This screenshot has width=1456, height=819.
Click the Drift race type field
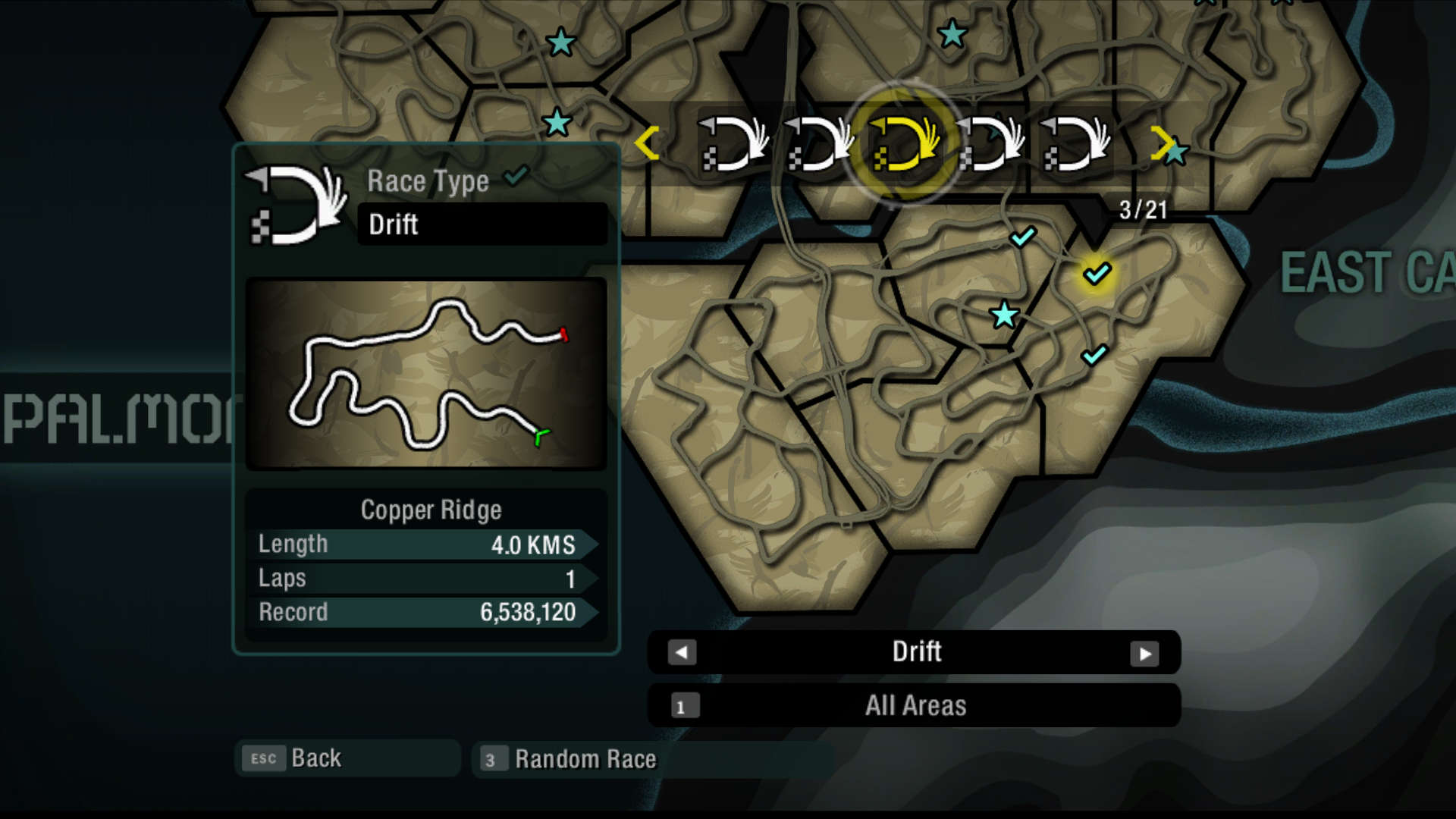(482, 224)
